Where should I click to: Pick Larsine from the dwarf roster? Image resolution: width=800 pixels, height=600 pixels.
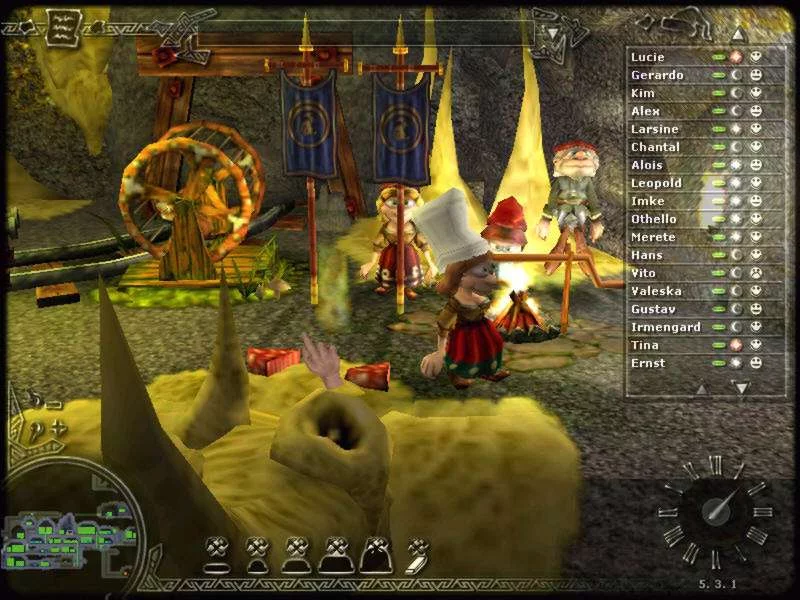[x=654, y=129]
